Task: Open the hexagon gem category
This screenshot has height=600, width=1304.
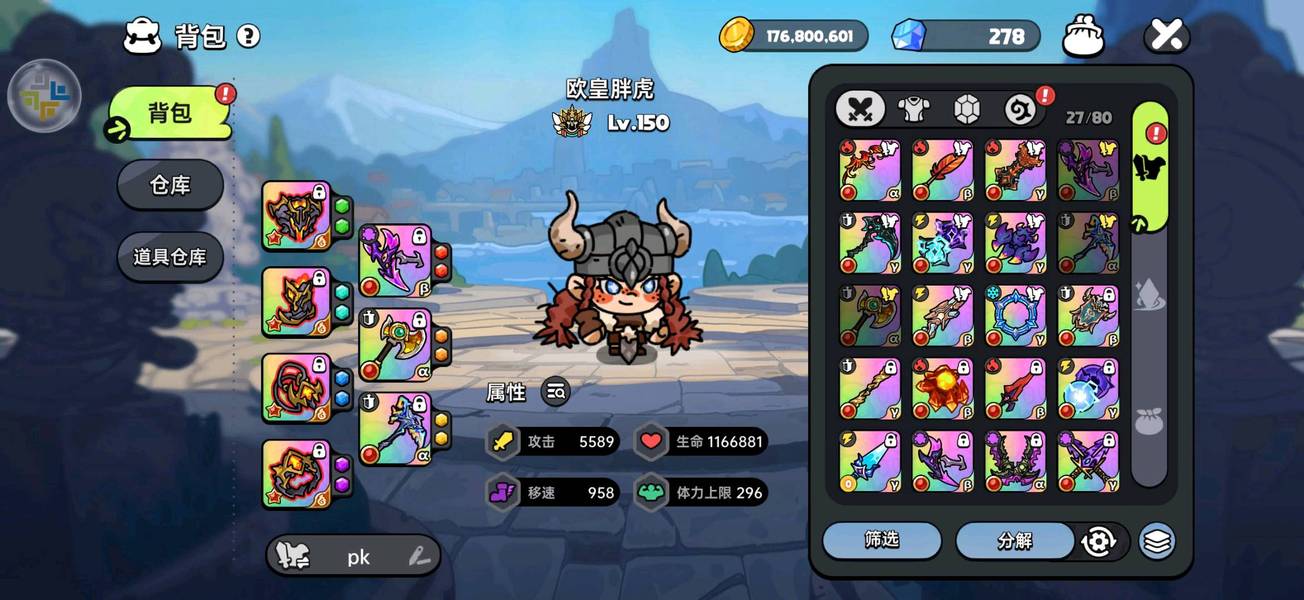Action: (966, 109)
